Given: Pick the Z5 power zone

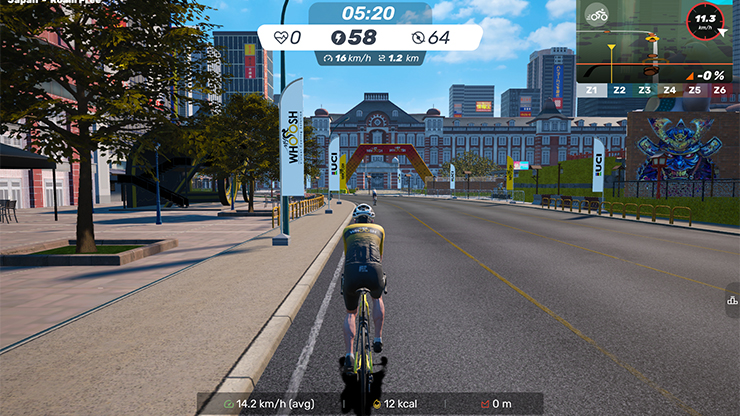Looking at the screenshot, I should [695, 90].
